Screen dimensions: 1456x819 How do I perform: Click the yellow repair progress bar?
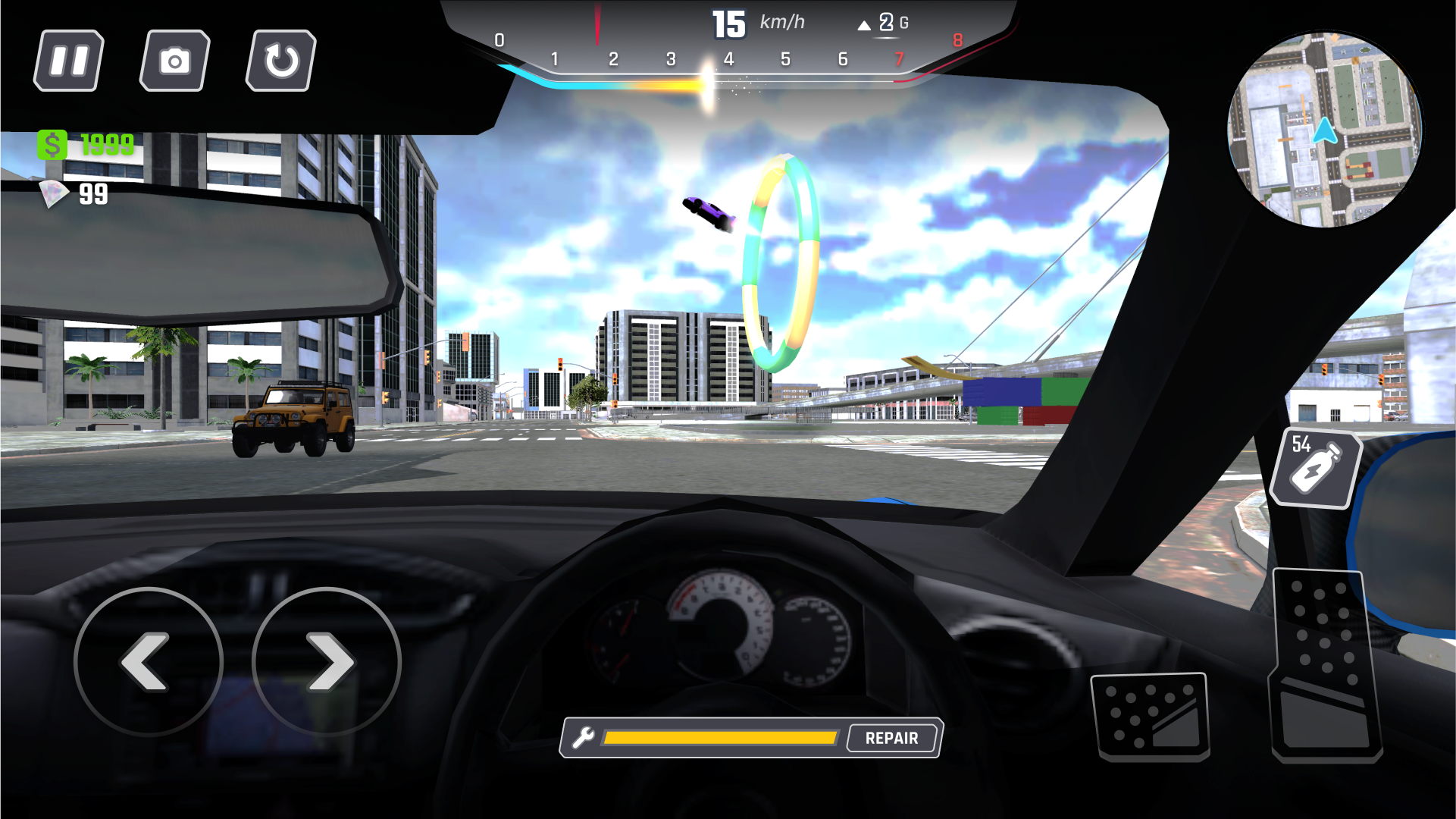point(720,736)
